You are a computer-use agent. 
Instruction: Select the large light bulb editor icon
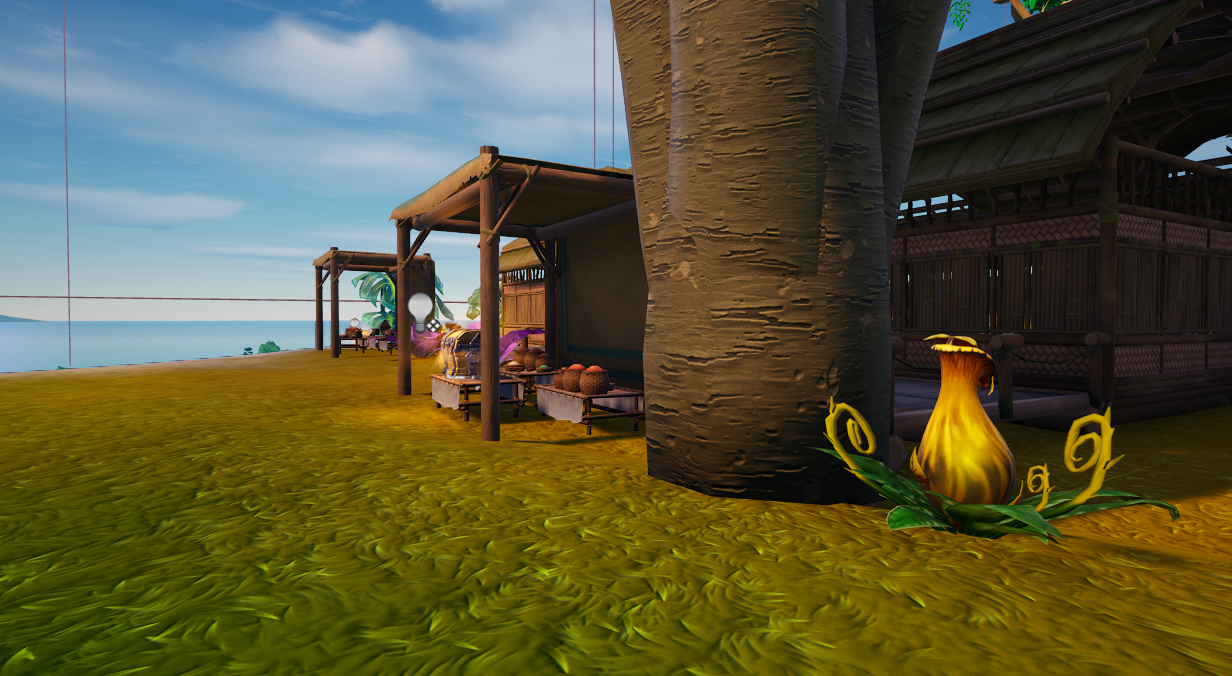tap(420, 305)
